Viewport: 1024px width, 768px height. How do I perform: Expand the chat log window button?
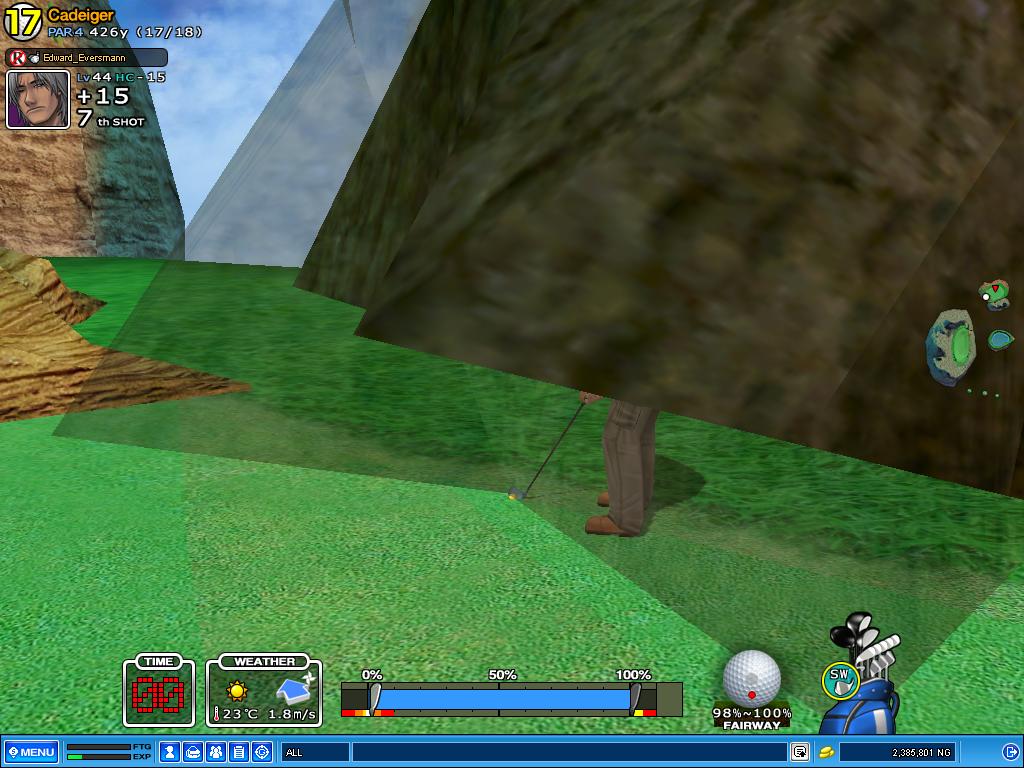click(x=800, y=752)
